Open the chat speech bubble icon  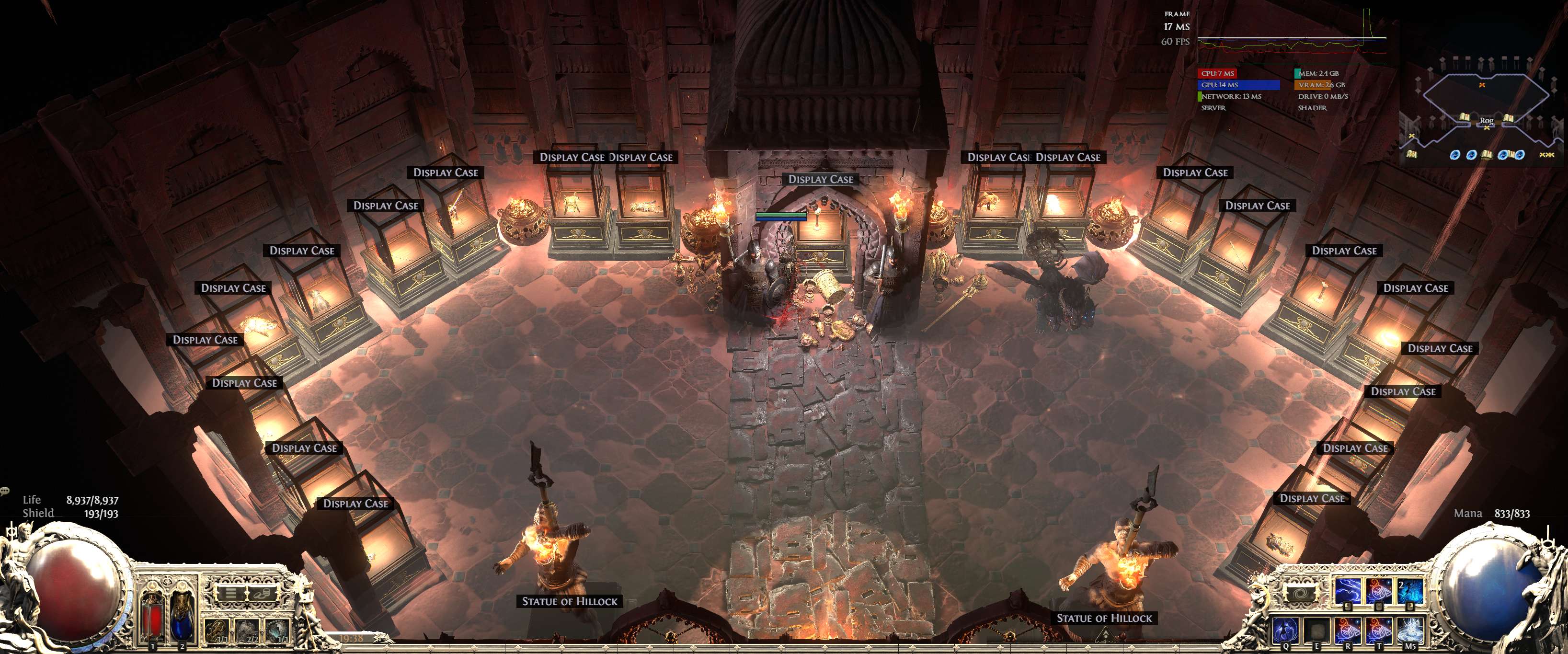[5, 491]
